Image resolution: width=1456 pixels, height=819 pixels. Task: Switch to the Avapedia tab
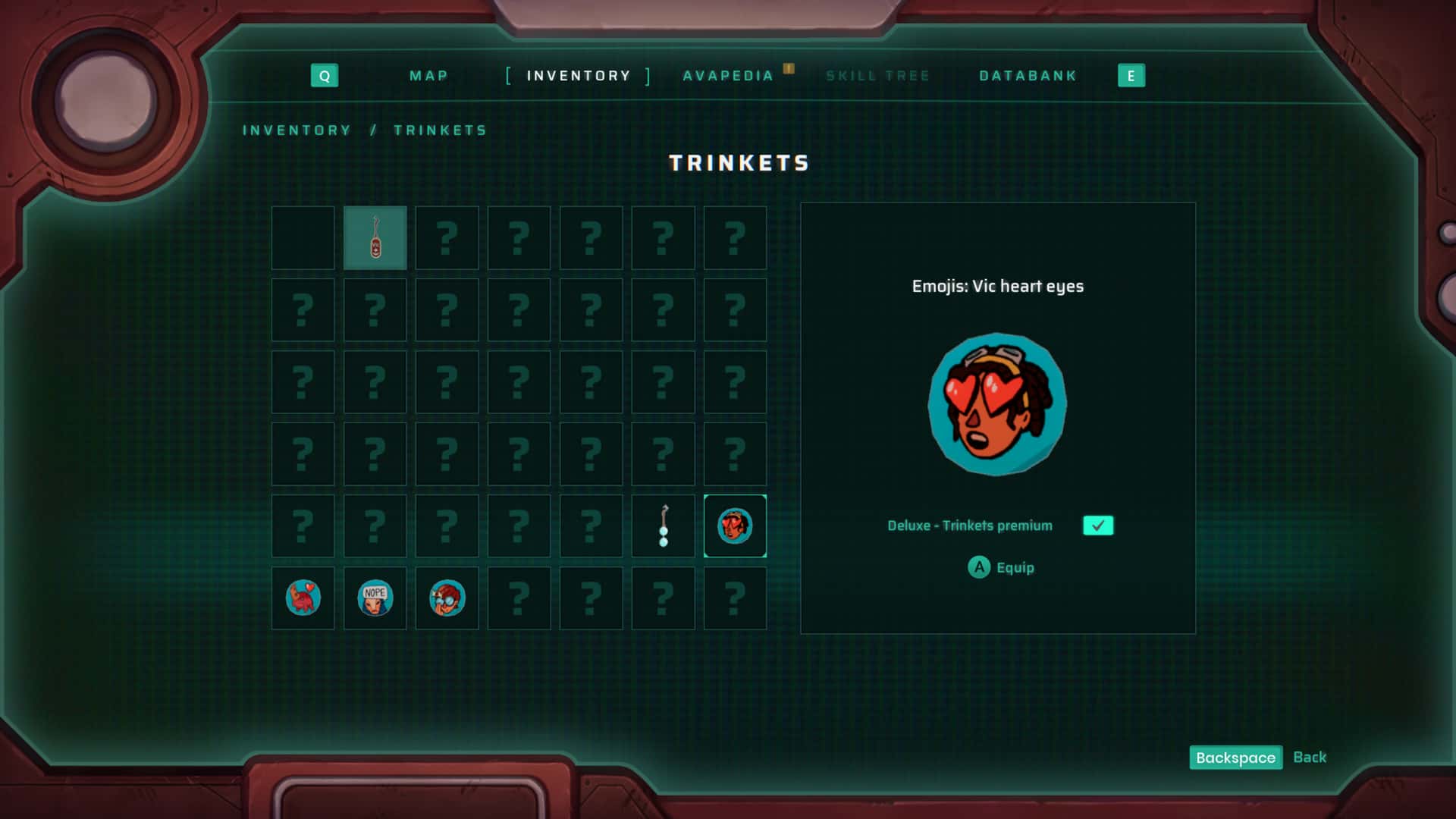pos(729,75)
